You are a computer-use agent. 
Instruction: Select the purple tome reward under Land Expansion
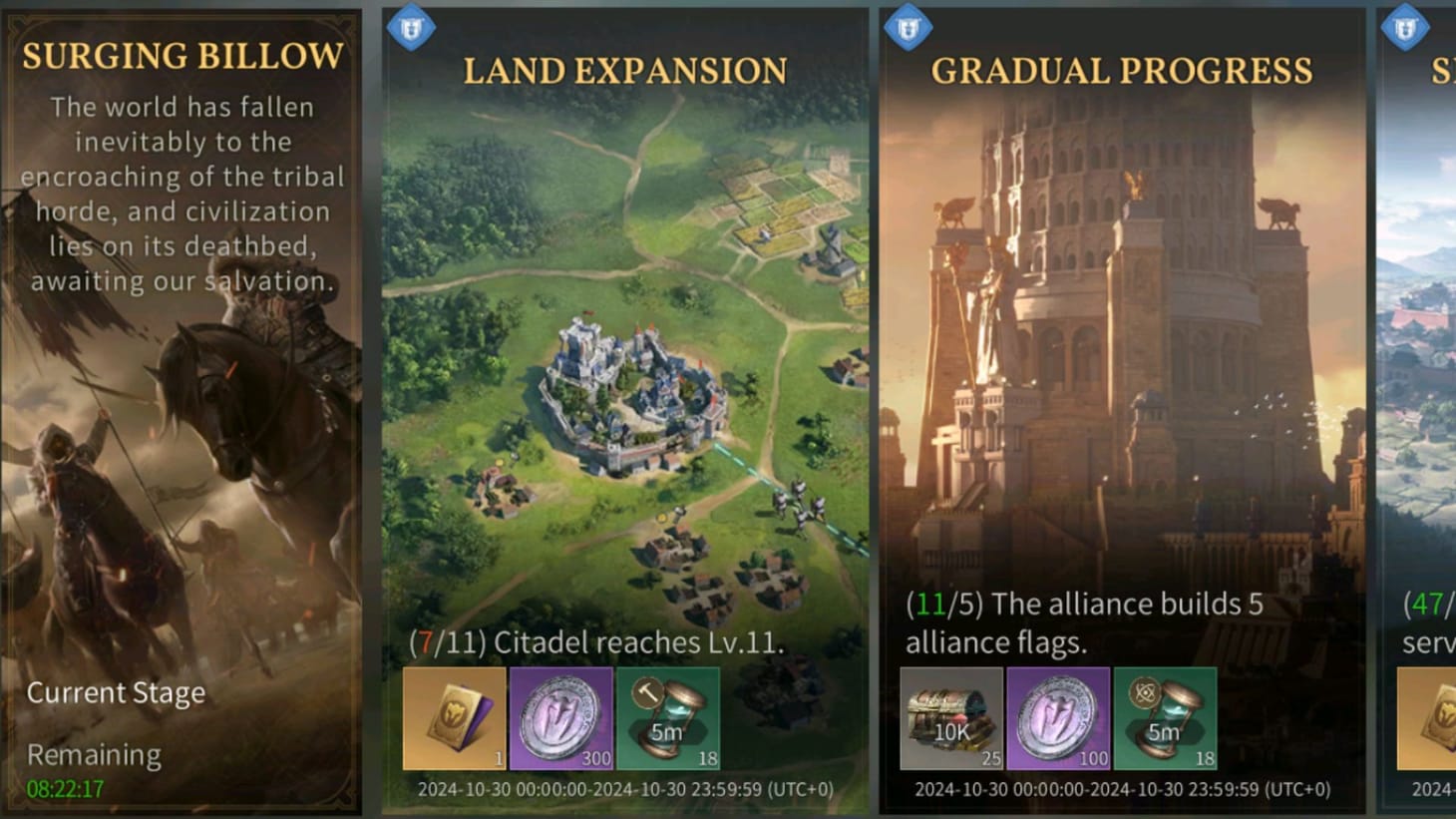click(452, 716)
